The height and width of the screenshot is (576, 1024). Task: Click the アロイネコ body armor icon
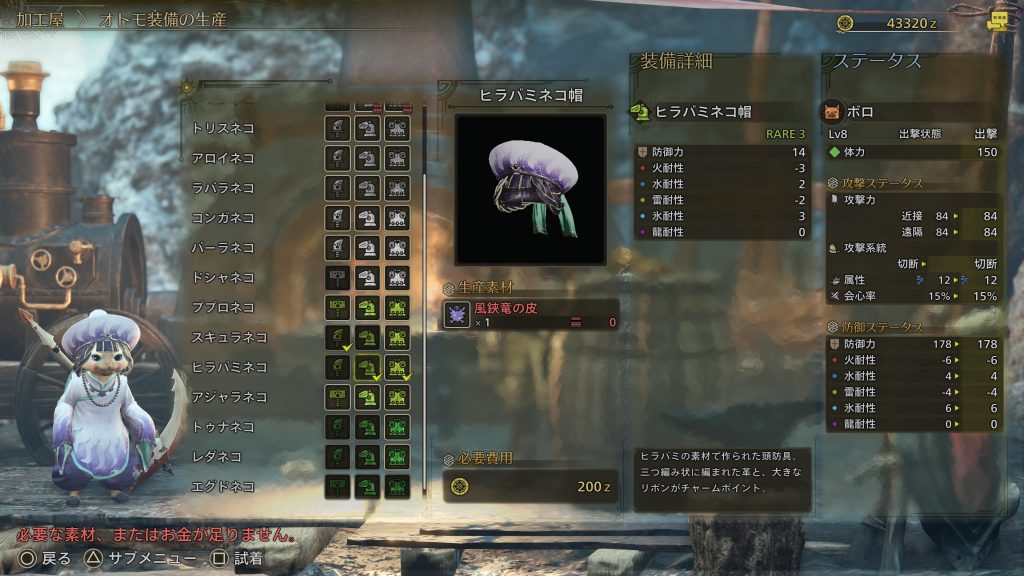[x=398, y=158]
